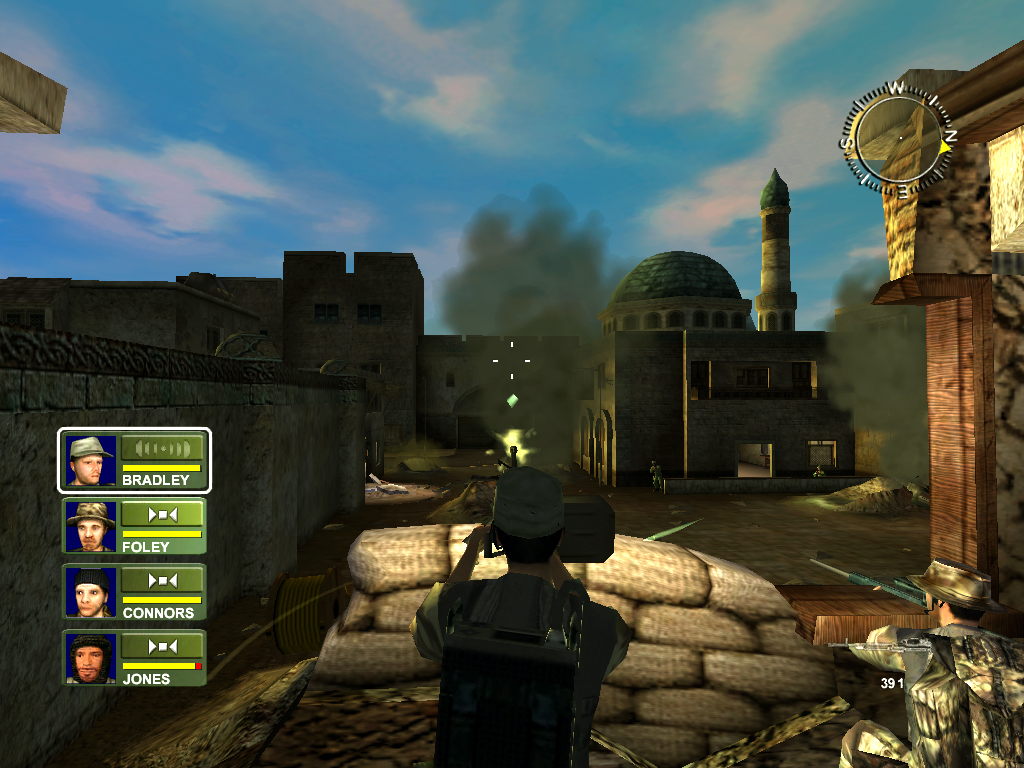1024x768 pixels.
Task: Select Bradley's squad member panel
Action: [134, 461]
